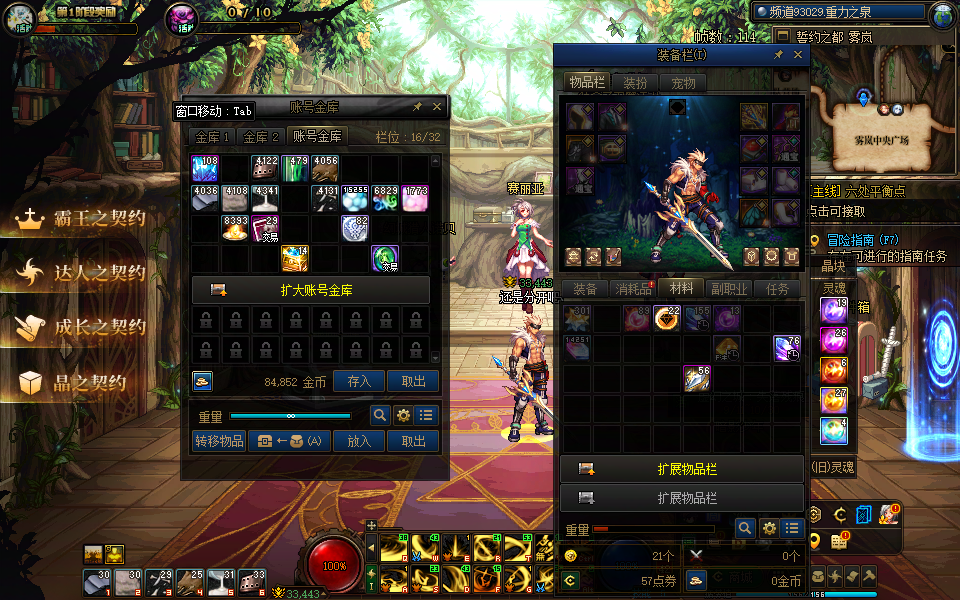Viewport: 960px width, 600px height.
Task: Switch to the 装扮 avatar tab
Action: pyautogui.click(x=635, y=83)
